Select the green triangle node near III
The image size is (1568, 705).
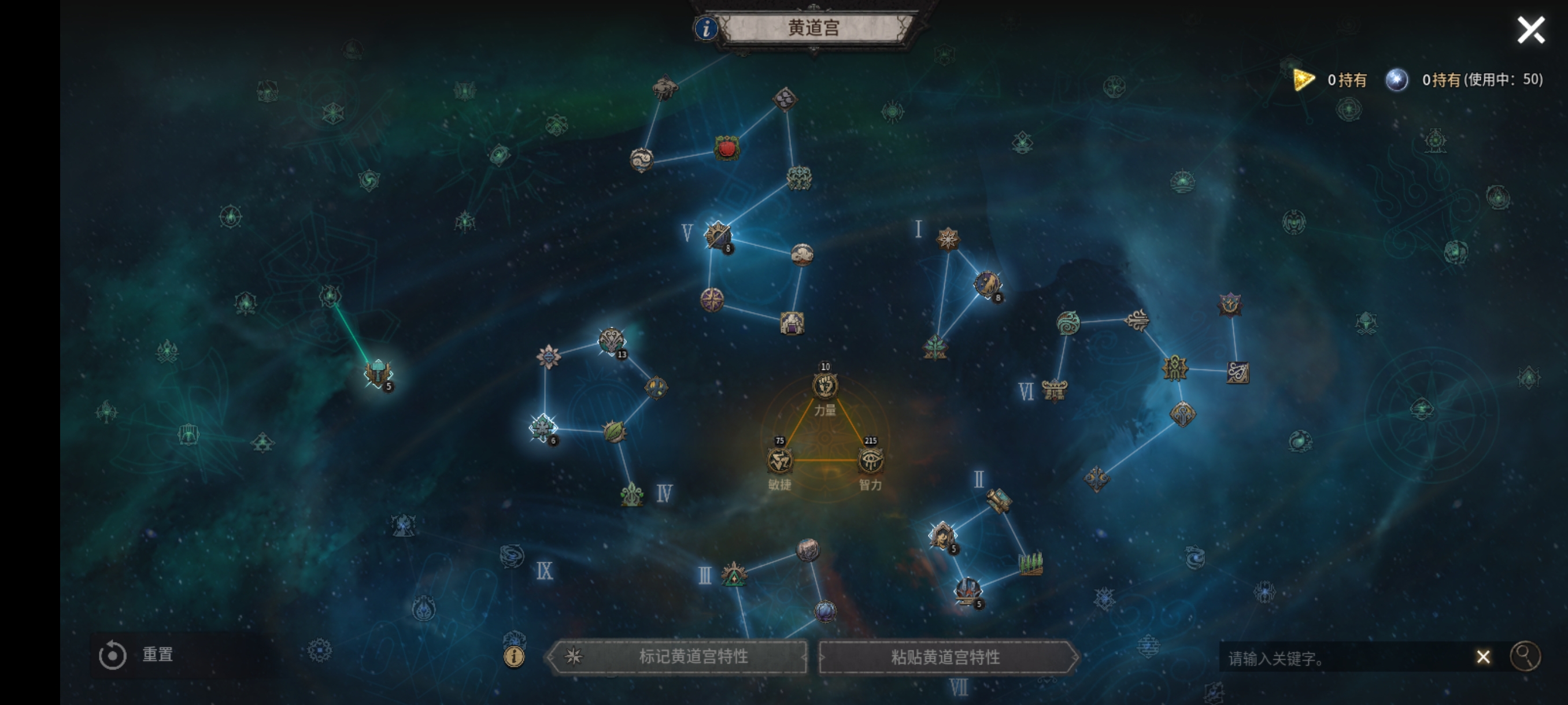click(x=734, y=575)
